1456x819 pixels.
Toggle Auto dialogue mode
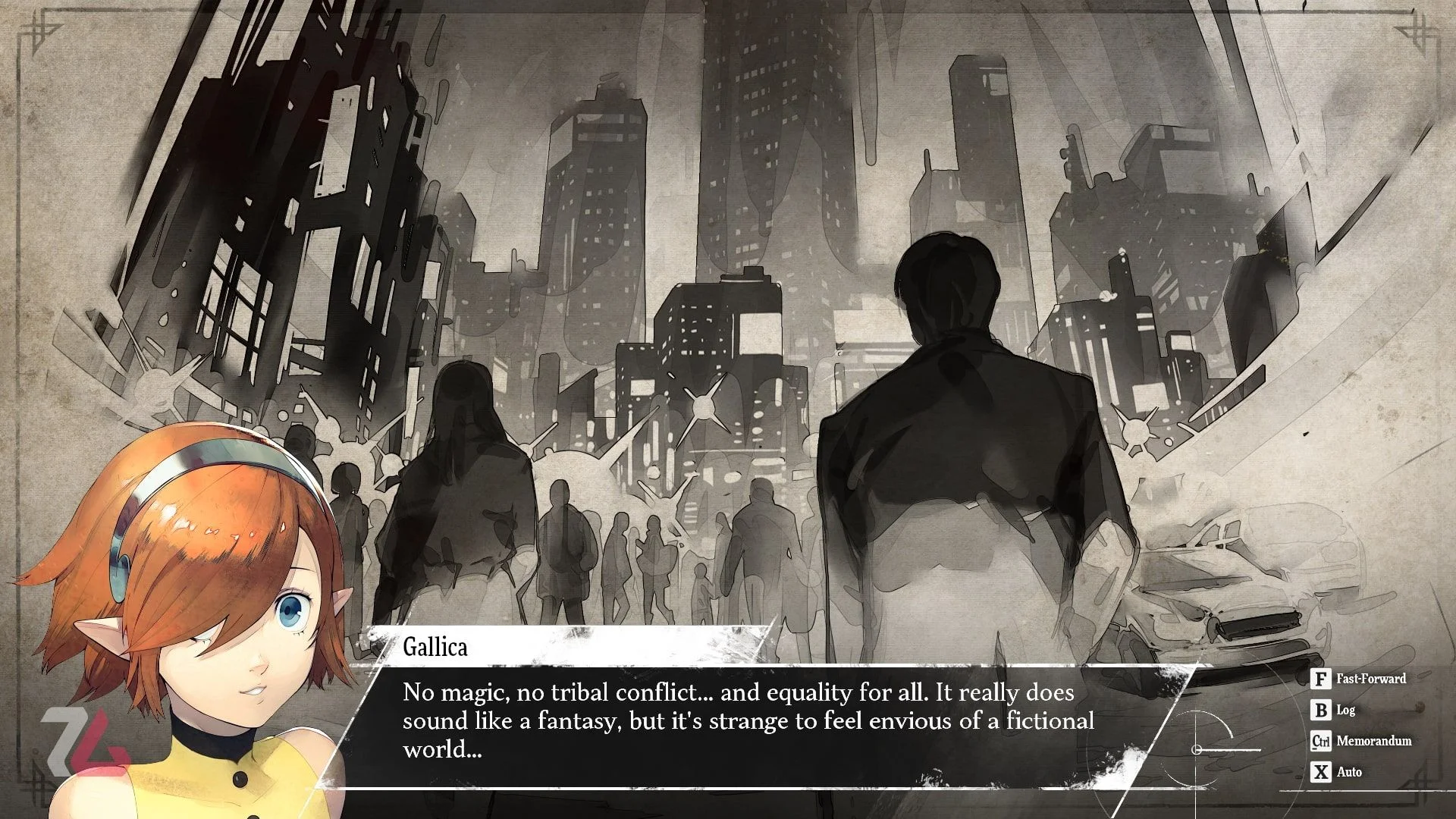tap(1337, 772)
